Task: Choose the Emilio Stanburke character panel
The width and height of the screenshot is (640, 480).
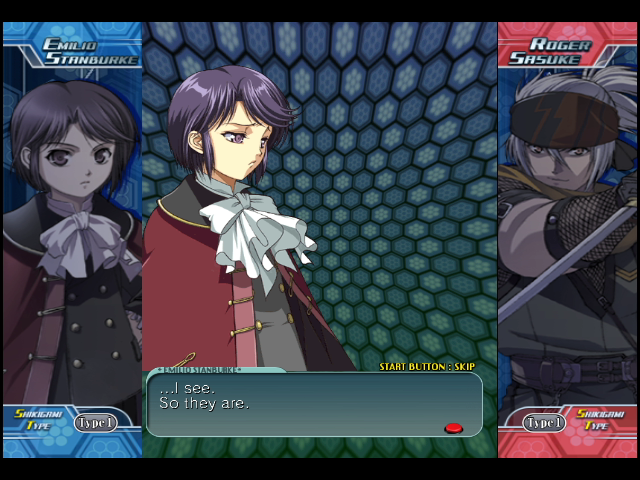Action: coord(72,230)
